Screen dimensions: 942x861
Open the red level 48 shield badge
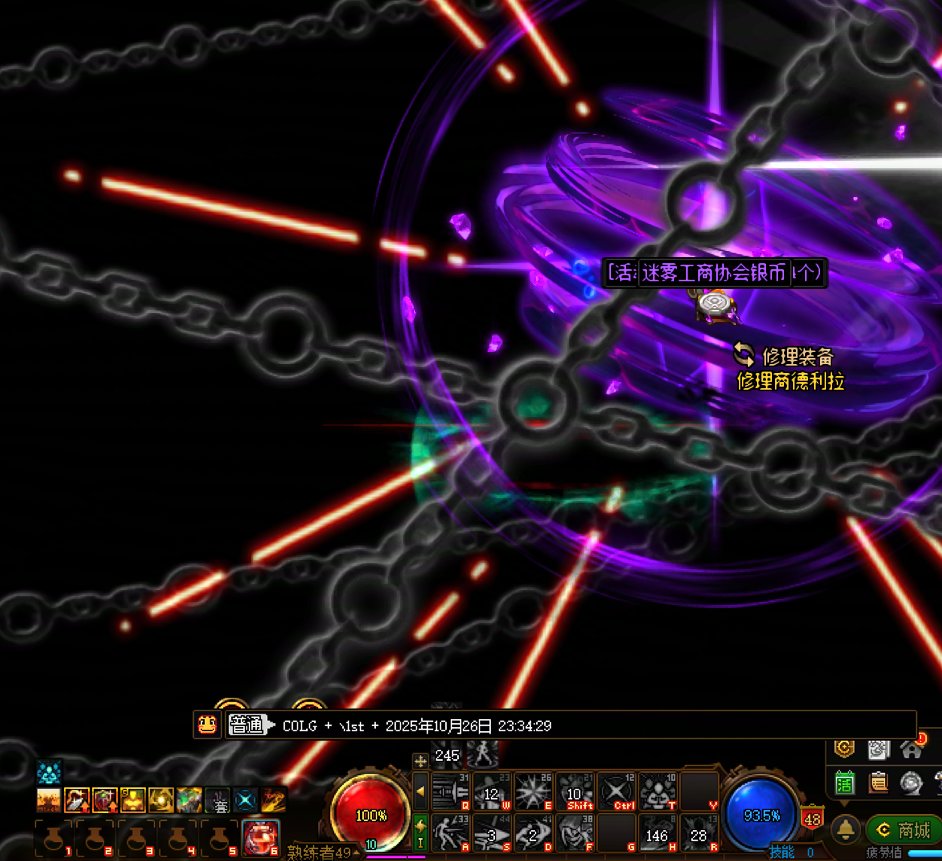pos(812,819)
